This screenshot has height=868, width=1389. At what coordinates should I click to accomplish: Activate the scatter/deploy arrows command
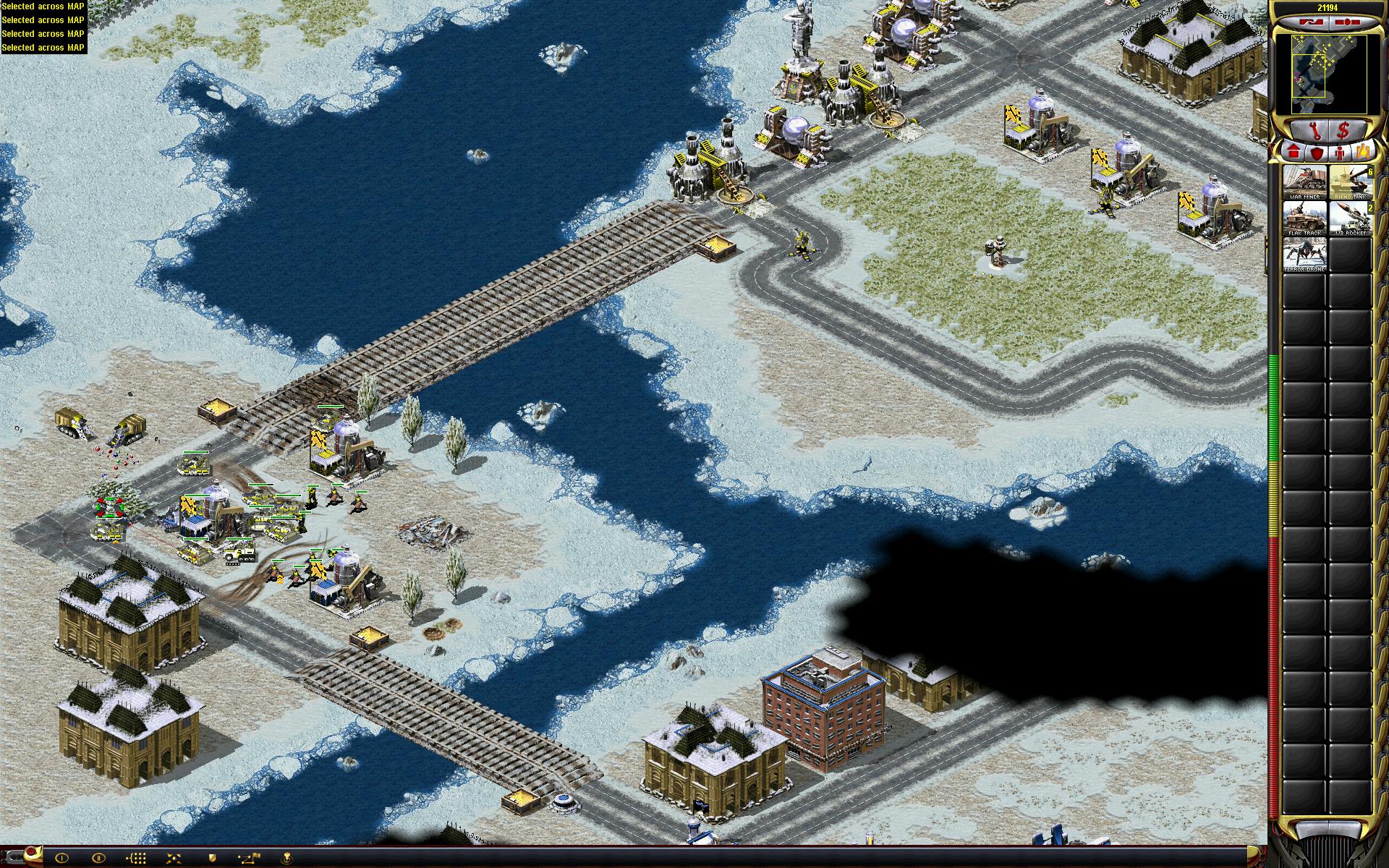(174, 859)
